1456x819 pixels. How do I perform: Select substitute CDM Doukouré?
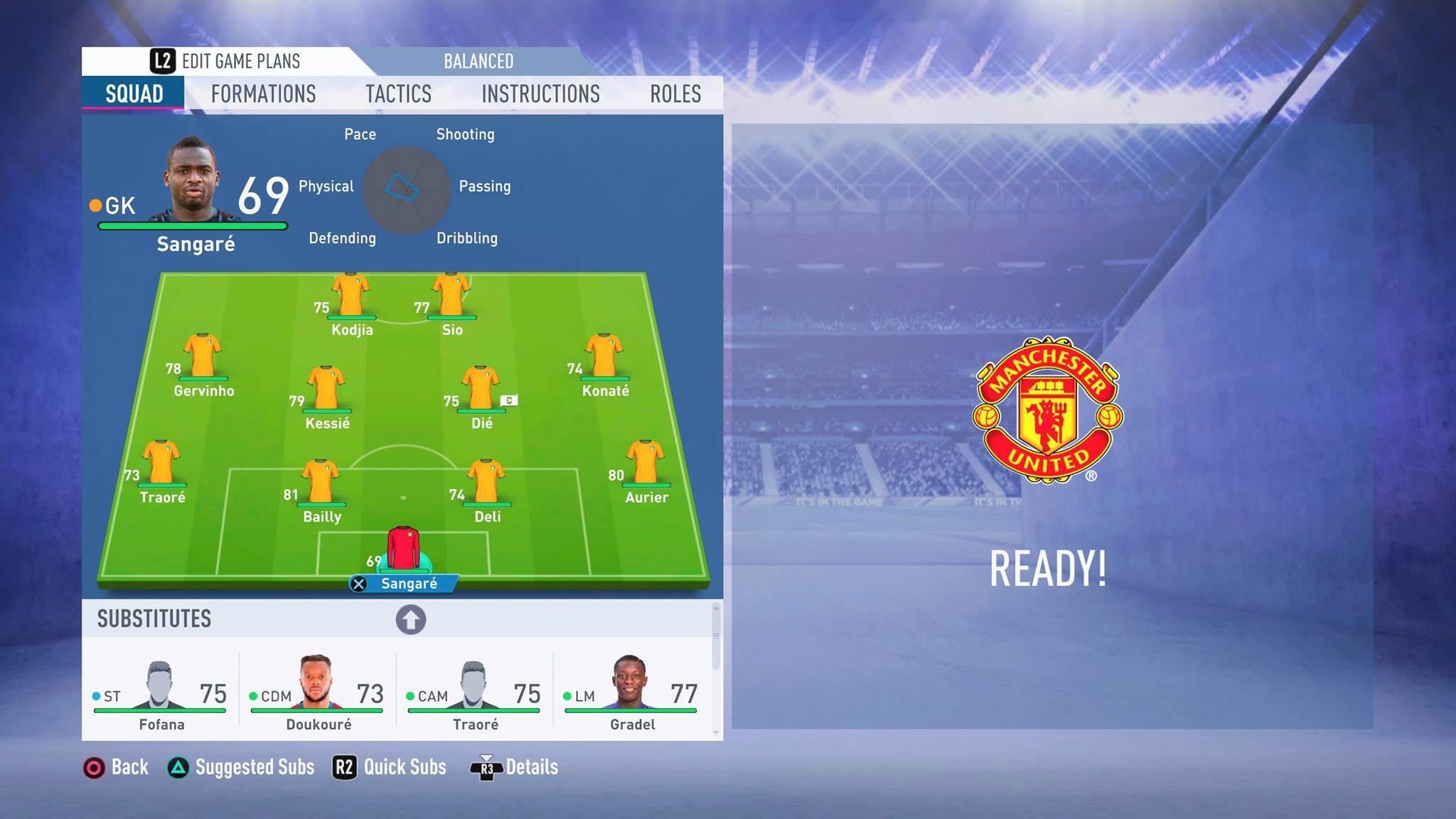[318, 693]
